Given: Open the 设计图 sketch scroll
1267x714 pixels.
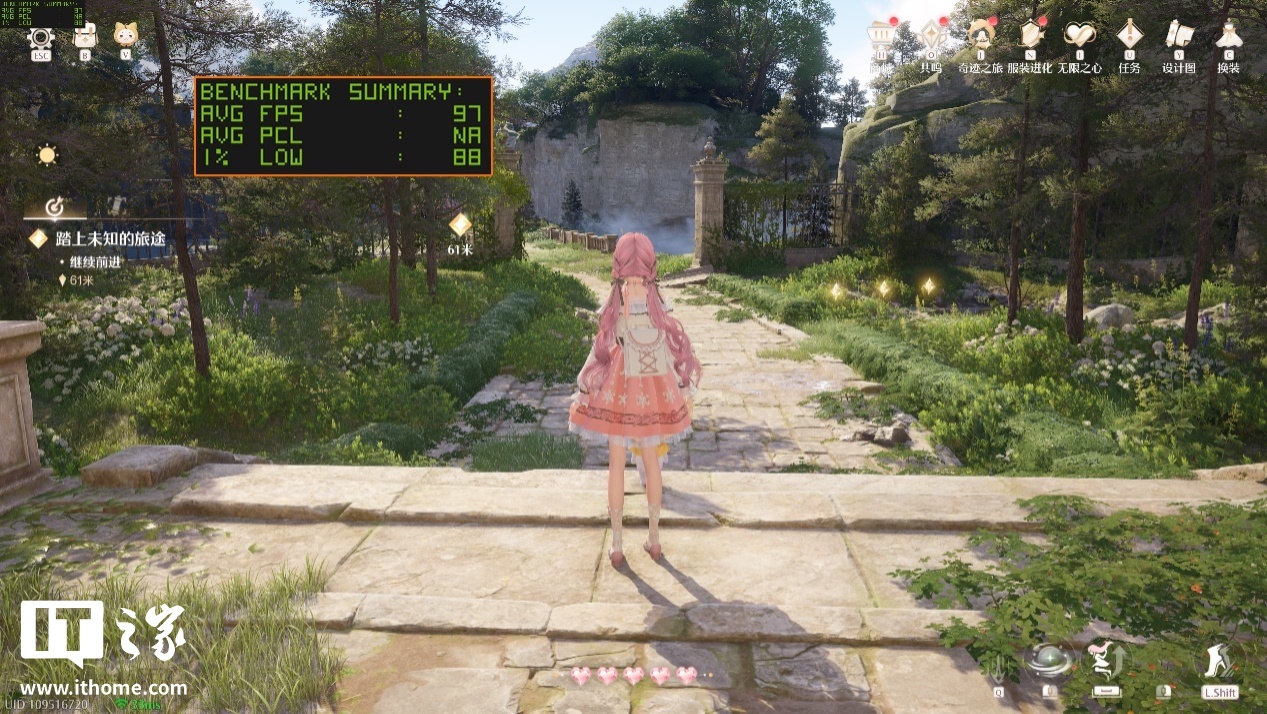Looking at the screenshot, I should 1179,36.
